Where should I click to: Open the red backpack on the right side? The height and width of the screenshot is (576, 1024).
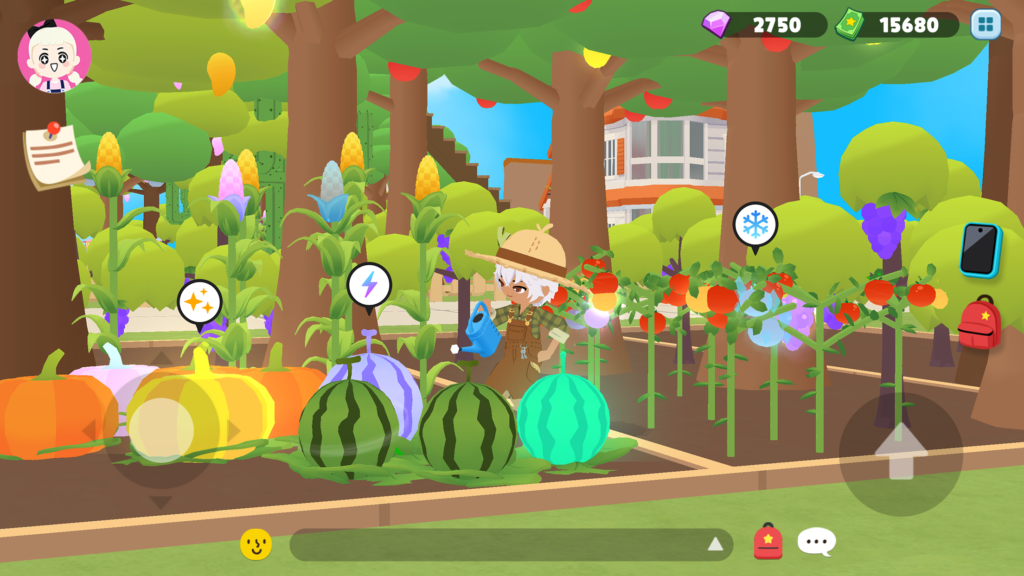pyautogui.click(x=980, y=324)
